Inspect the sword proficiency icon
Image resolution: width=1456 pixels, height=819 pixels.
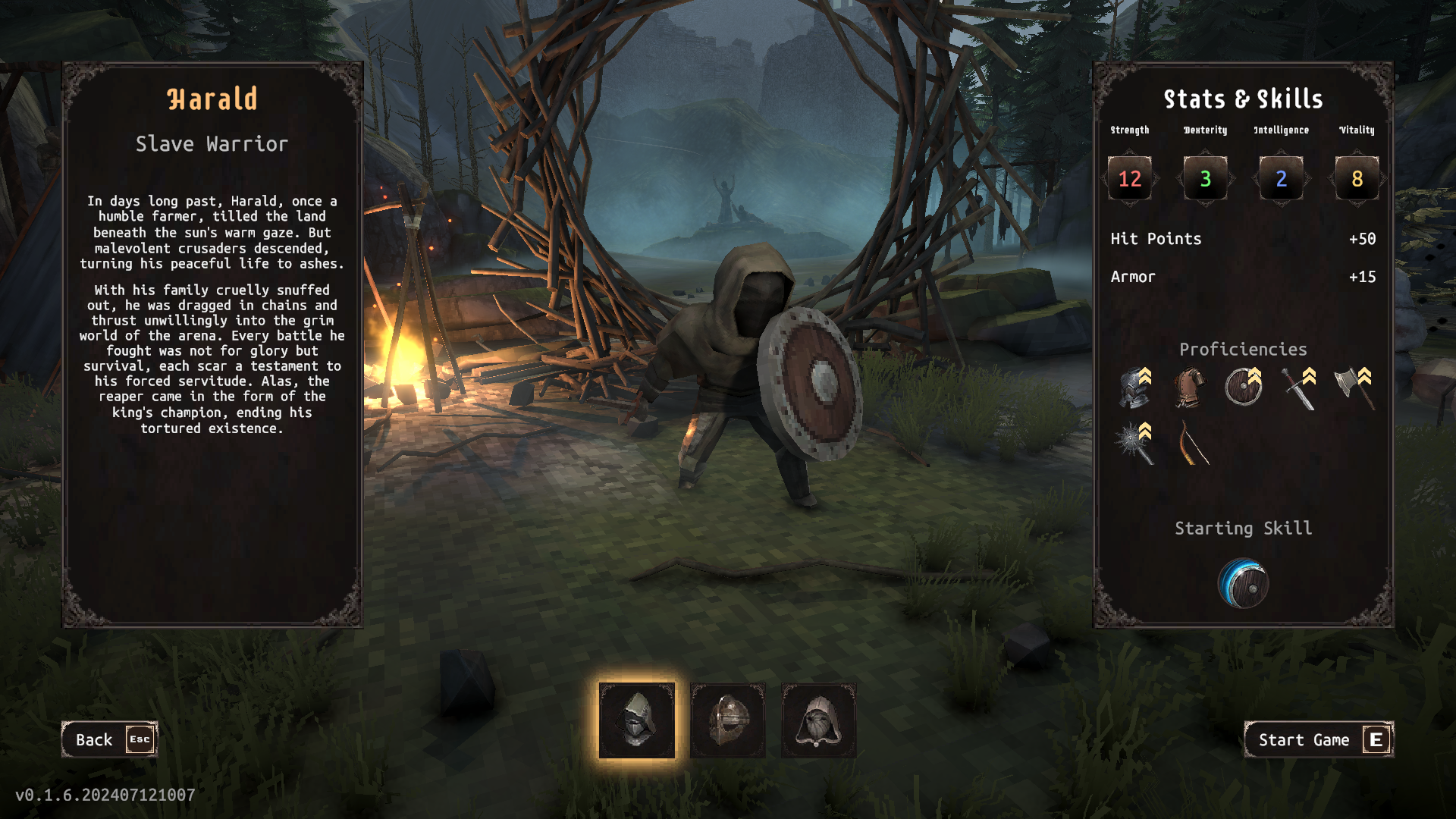(x=1298, y=388)
